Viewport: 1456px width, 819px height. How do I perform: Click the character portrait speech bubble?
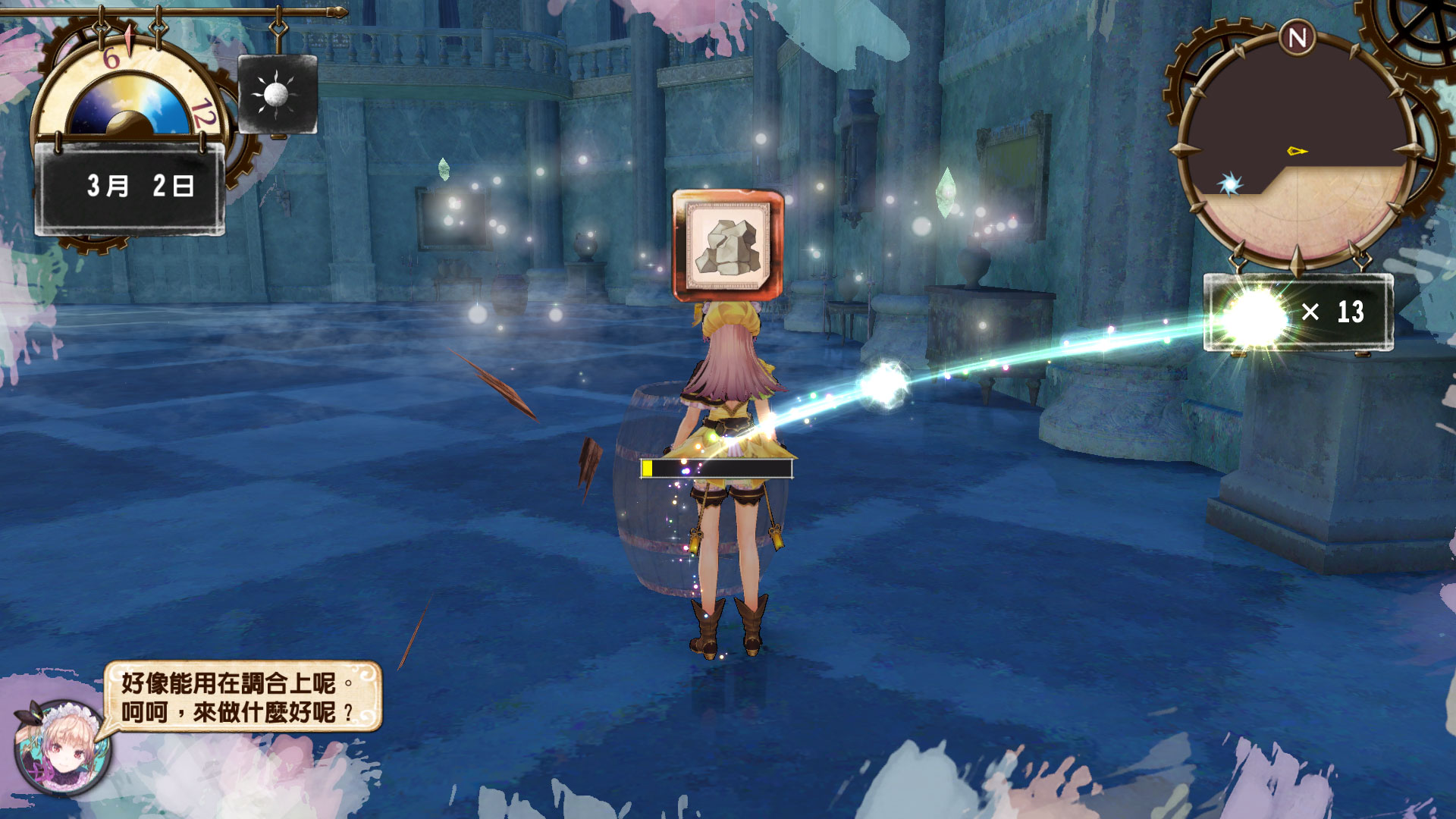click(241, 697)
